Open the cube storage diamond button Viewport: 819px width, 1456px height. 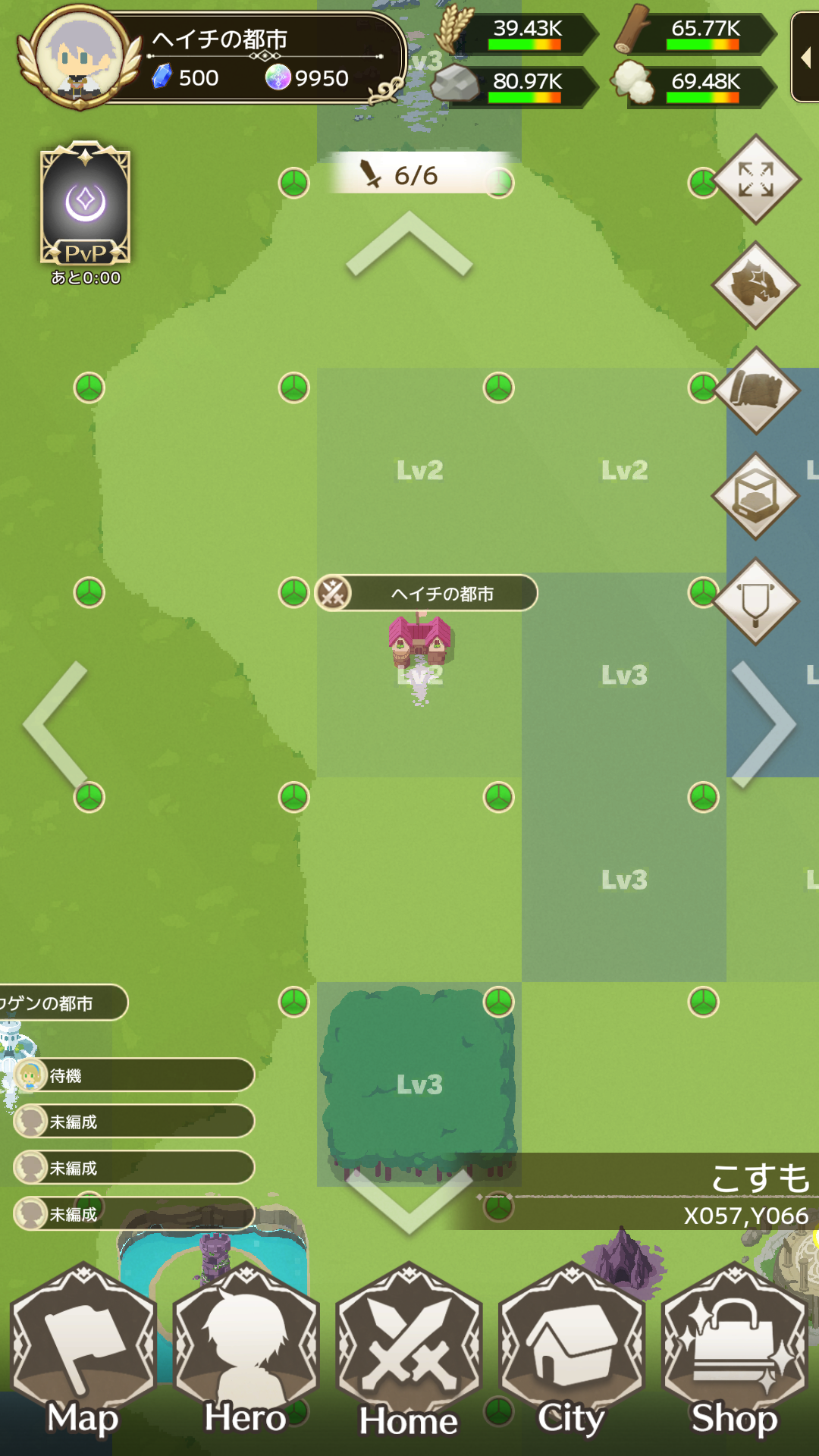point(756,497)
